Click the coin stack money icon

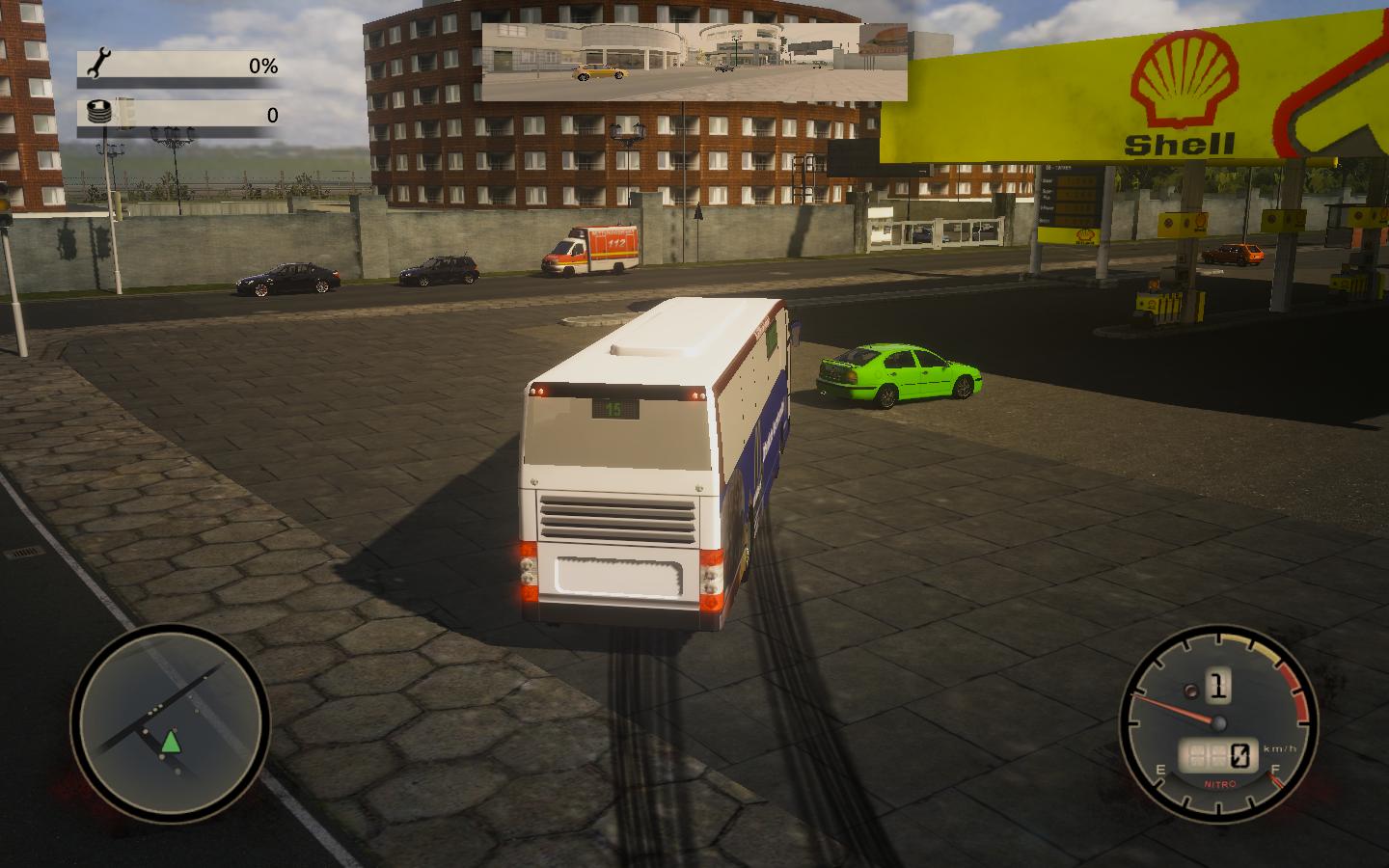pyautogui.click(x=99, y=113)
